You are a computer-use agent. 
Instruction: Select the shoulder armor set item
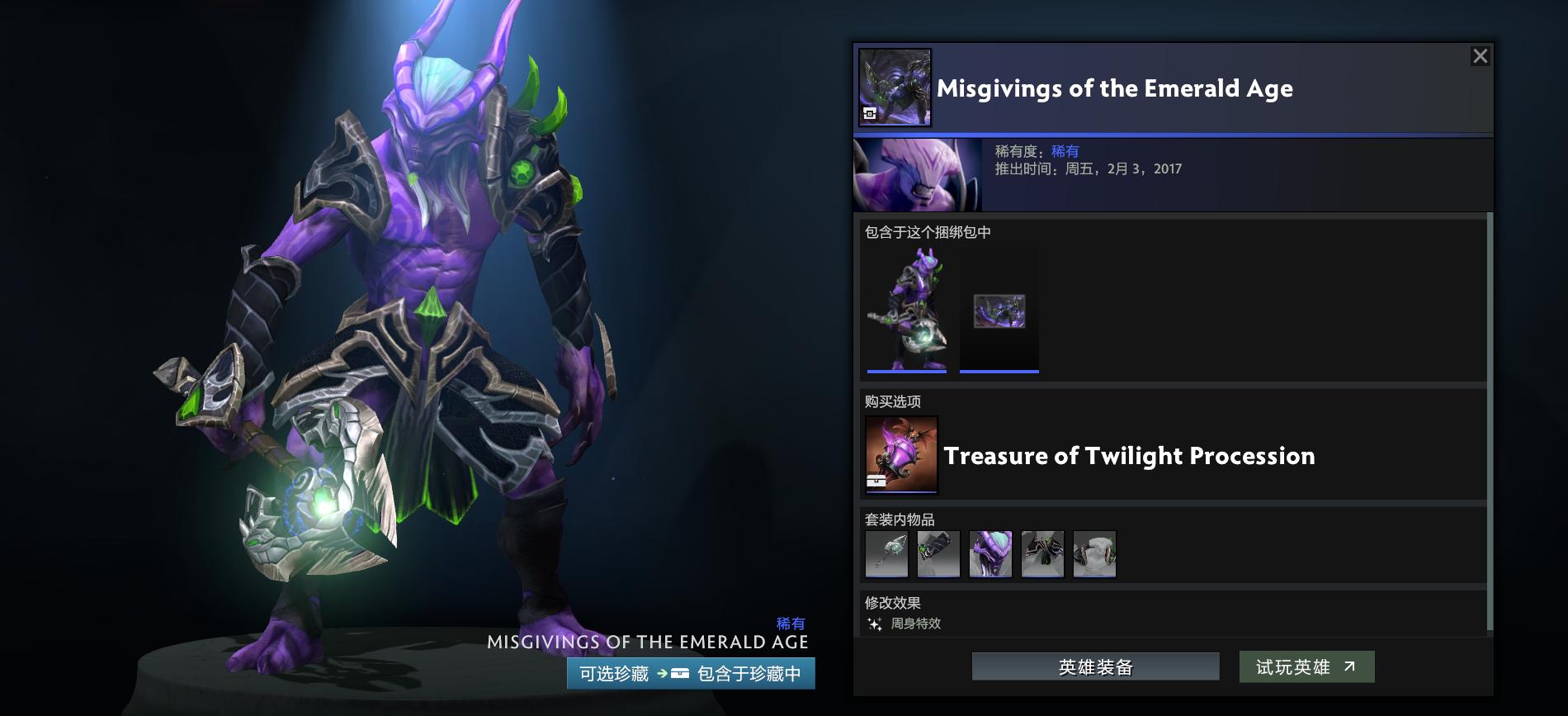click(x=1042, y=554)
